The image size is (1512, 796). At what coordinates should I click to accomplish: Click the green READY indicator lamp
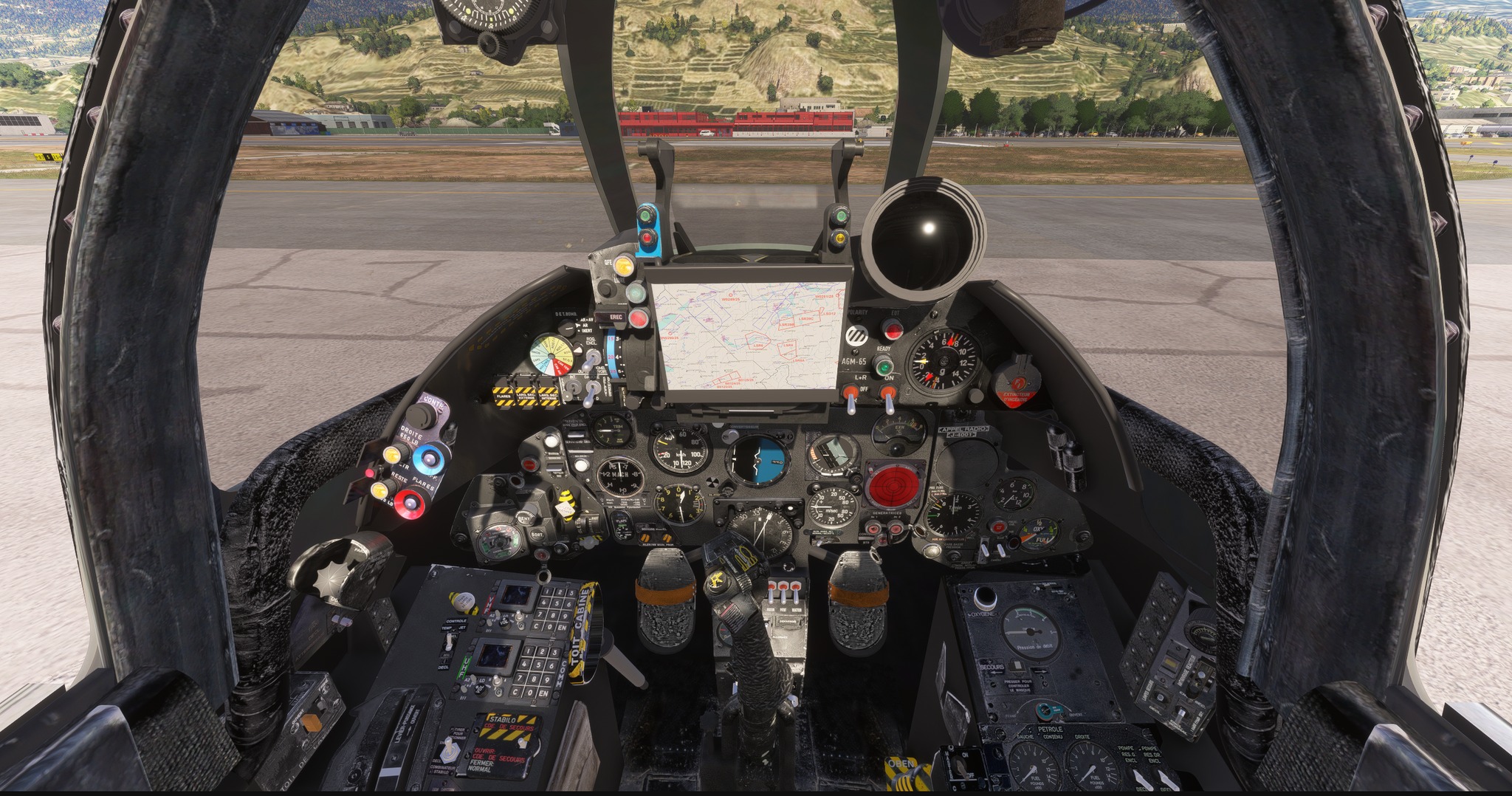(882, 365)
